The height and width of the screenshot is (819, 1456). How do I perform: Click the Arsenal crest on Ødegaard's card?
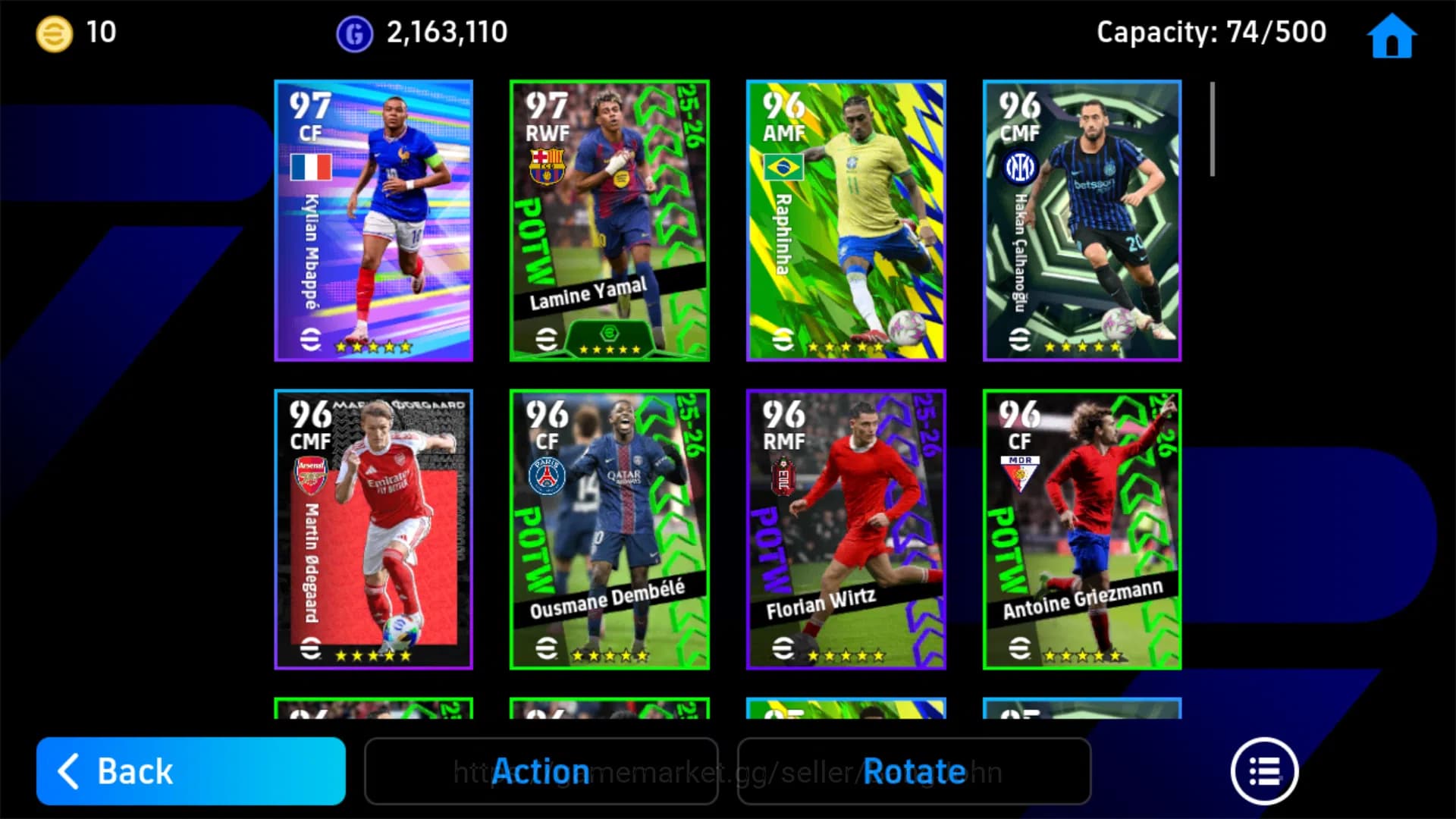(312, 474)
